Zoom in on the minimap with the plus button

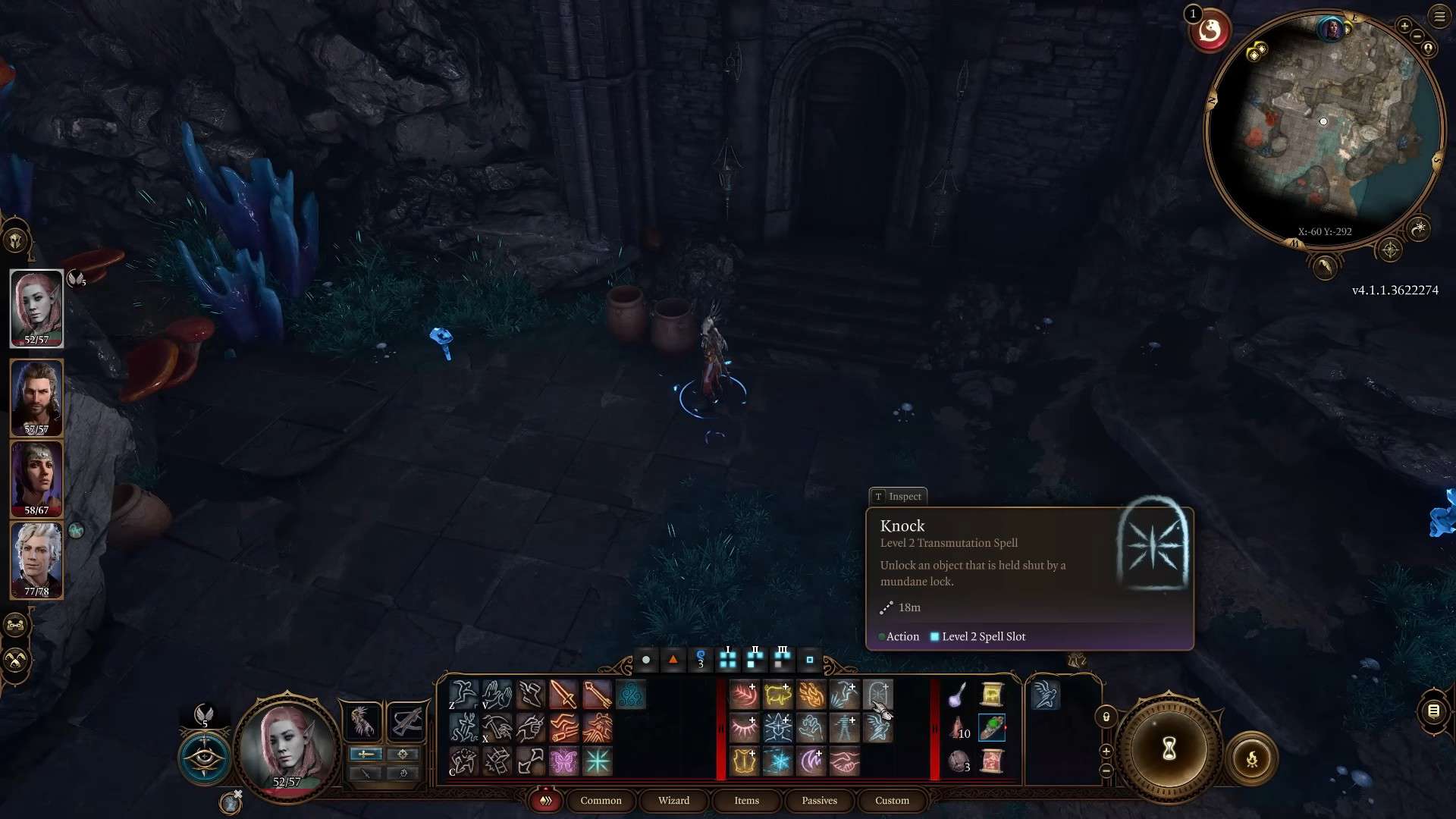click(x=1404, y=27)
